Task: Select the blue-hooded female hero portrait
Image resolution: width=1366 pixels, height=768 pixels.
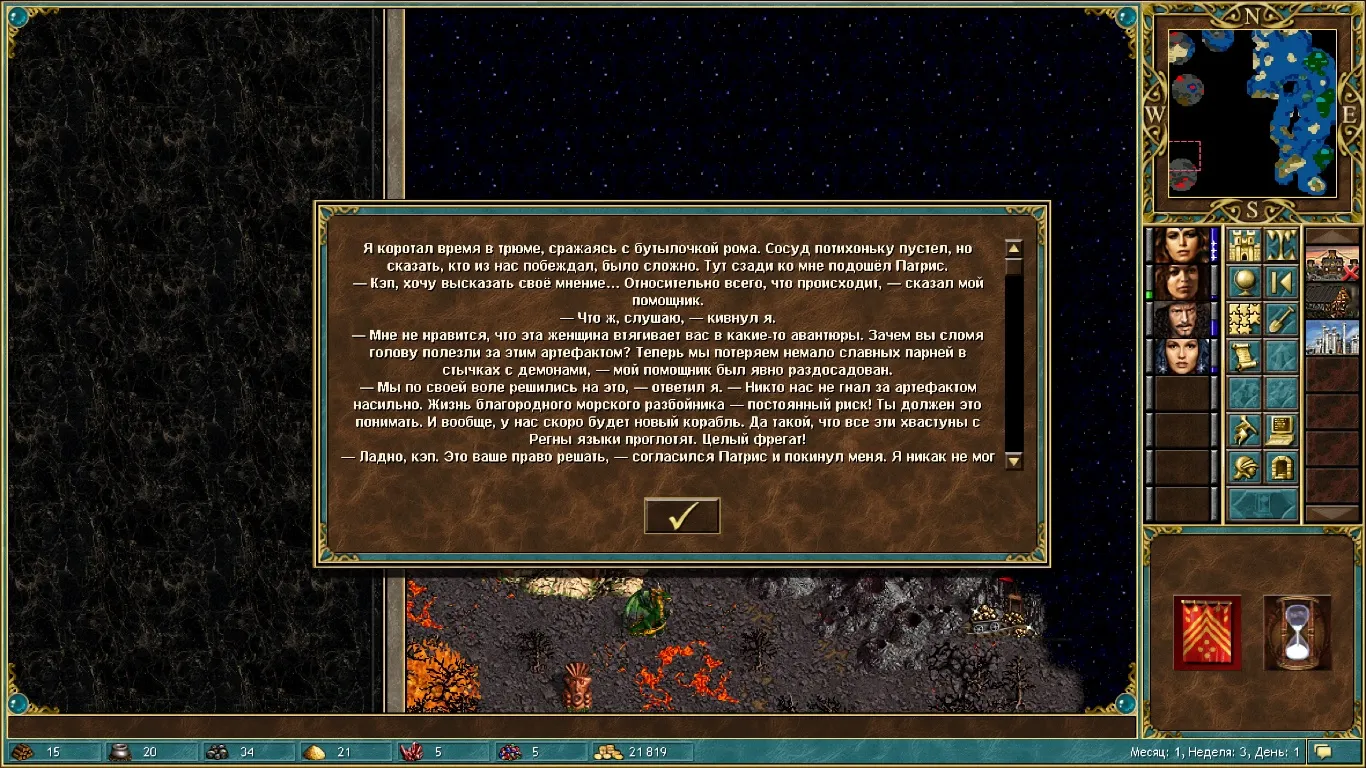Action: pyautogui.click(x=1182, y=357)
